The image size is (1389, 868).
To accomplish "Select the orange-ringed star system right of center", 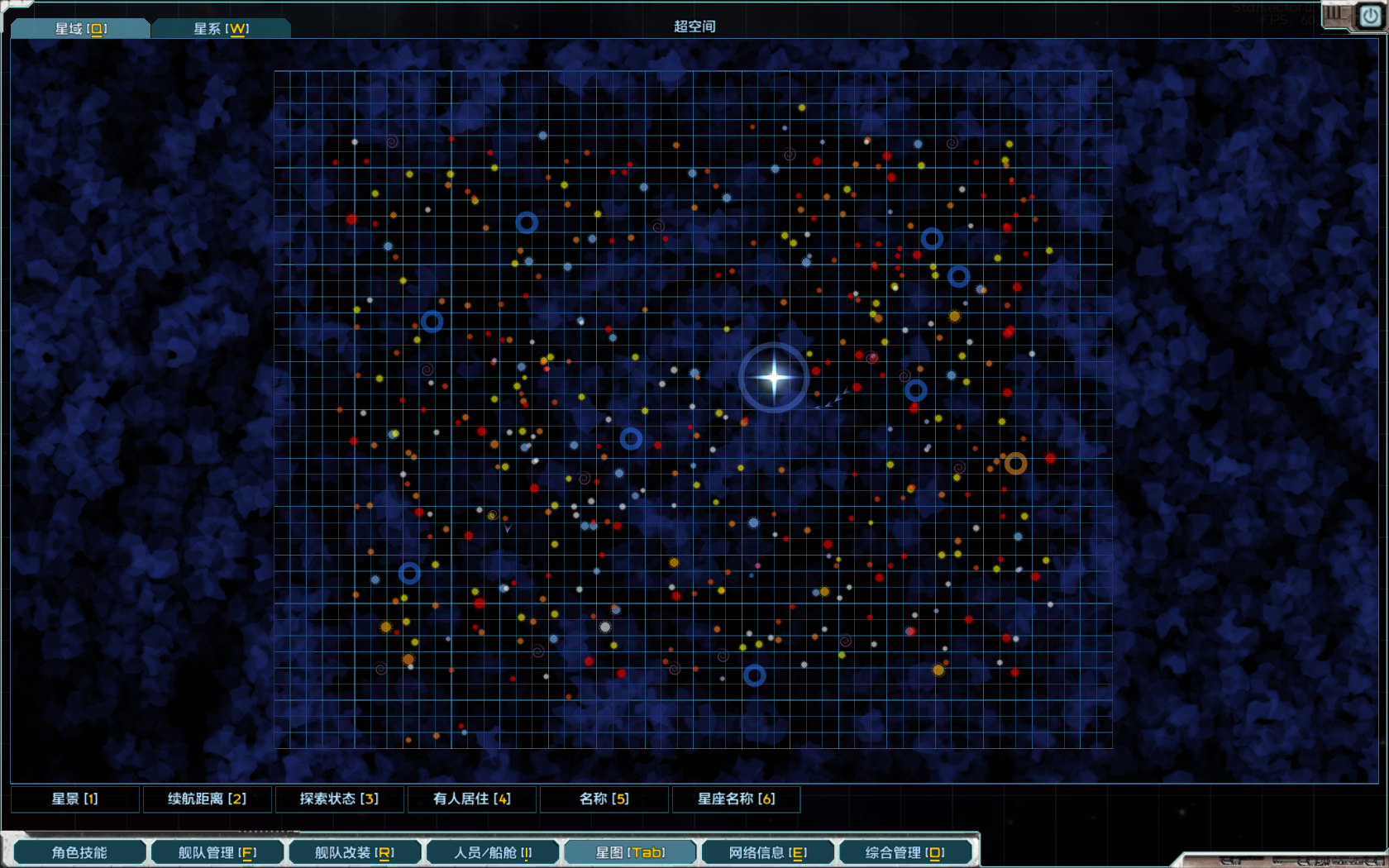I will pyautogui.click(x=1015, y=463).
